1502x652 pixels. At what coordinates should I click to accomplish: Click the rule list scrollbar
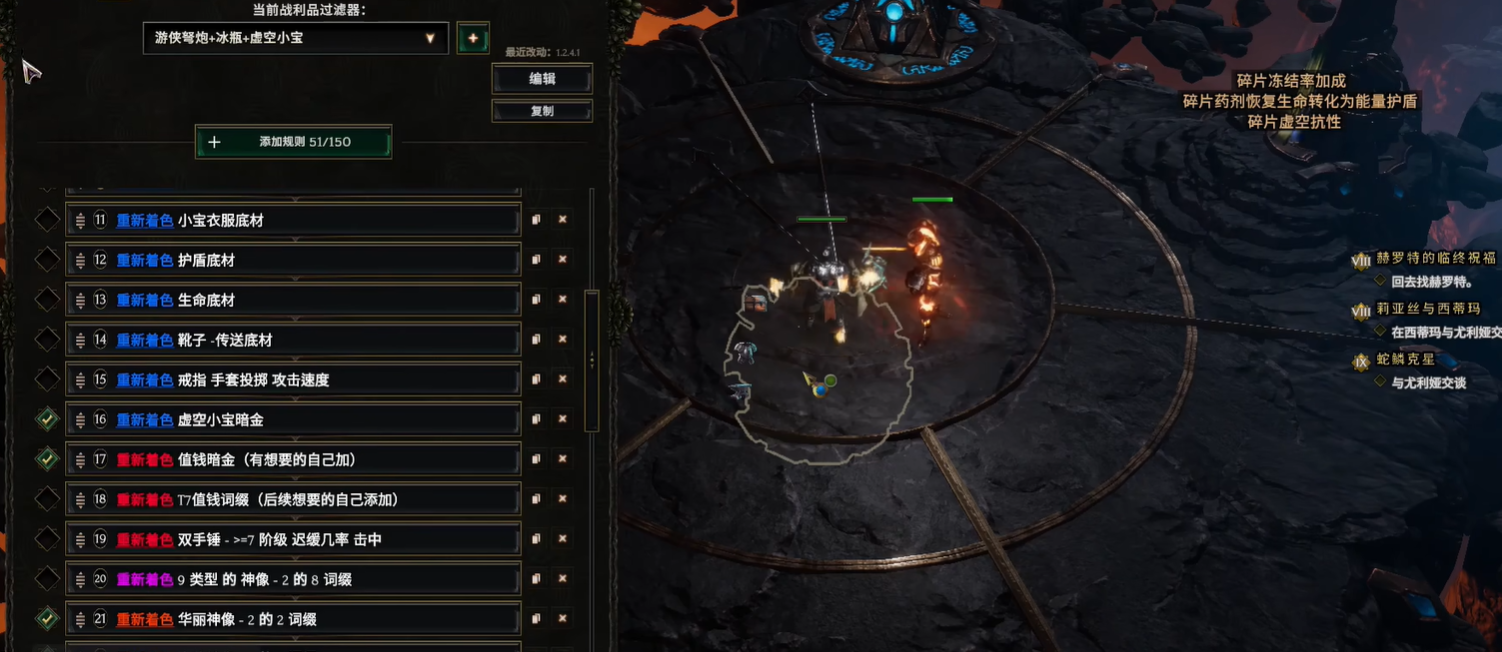(592, 360)
